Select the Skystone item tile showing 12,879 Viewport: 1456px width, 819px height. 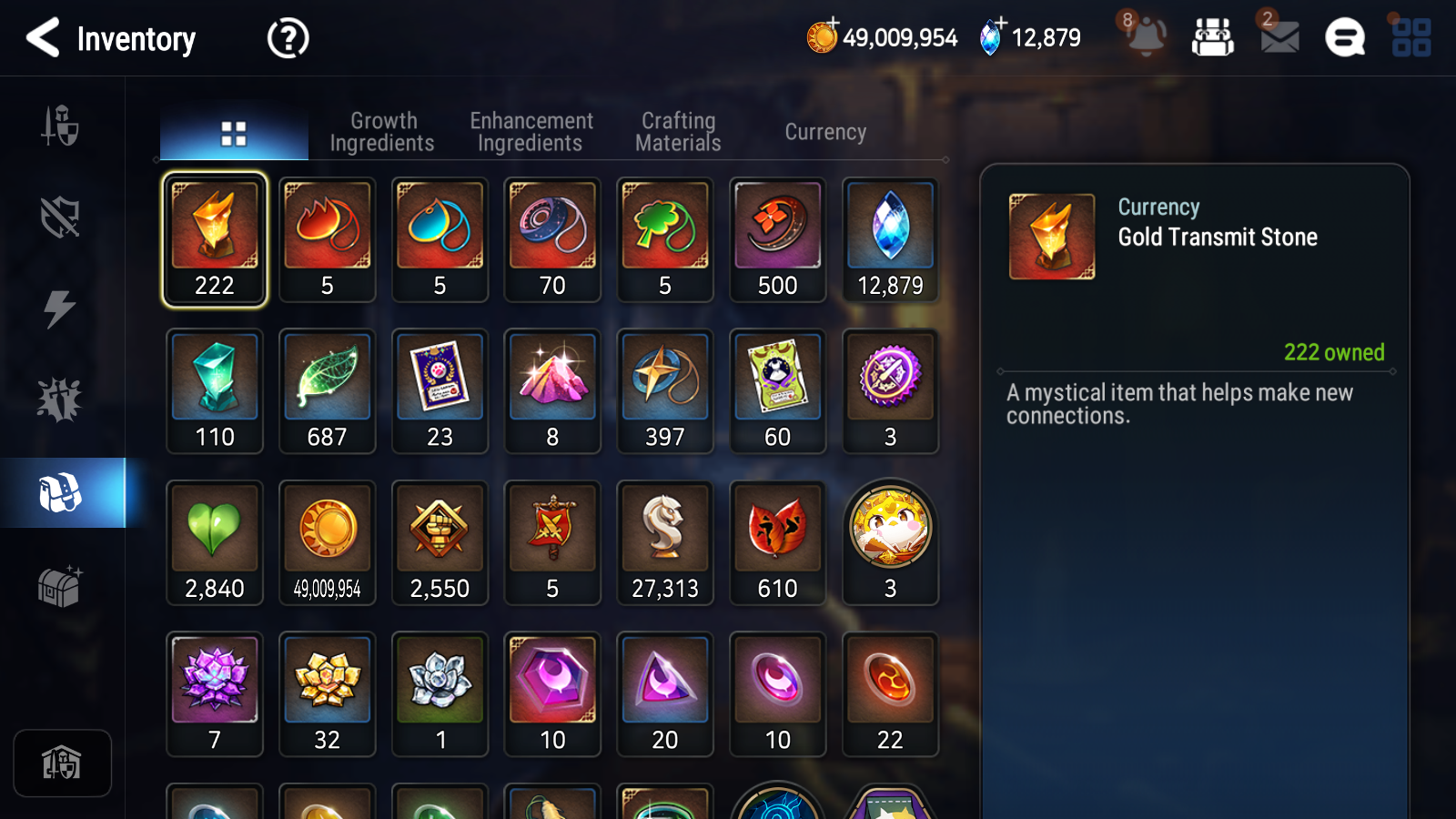[x=890, y=239]
